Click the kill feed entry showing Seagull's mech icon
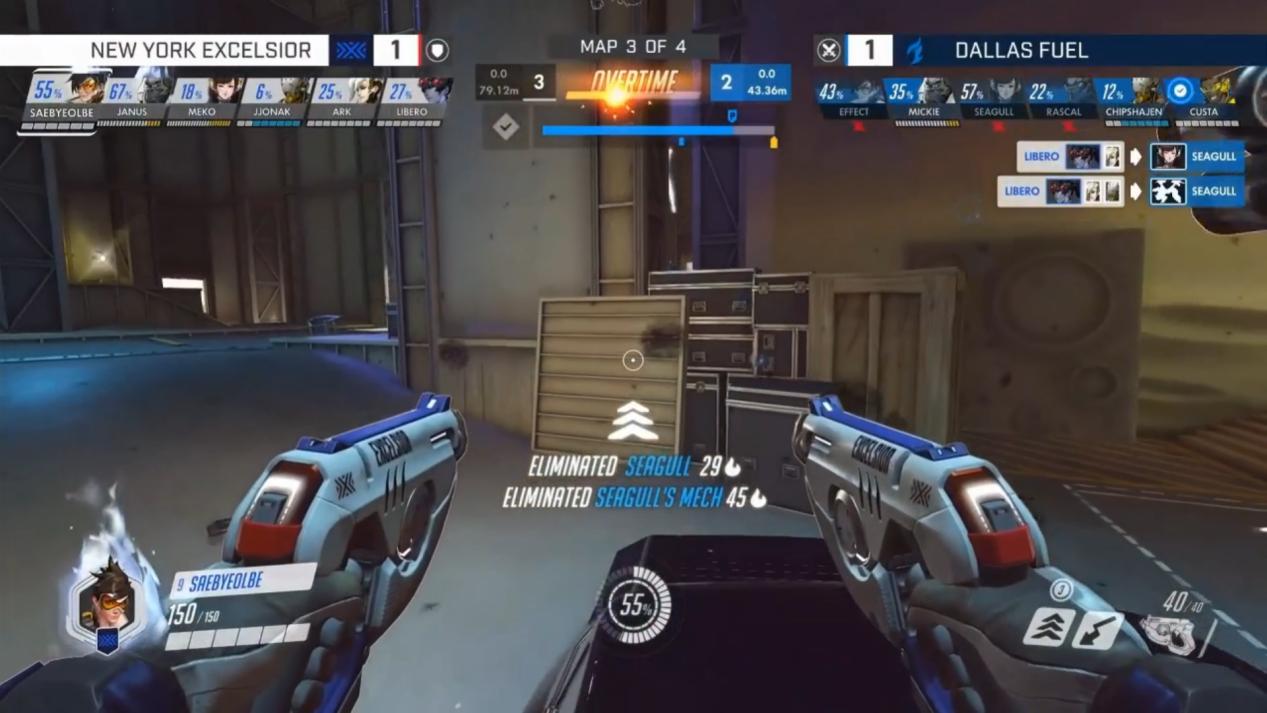Screen dimensions: 1267x713 point(1120,191)
